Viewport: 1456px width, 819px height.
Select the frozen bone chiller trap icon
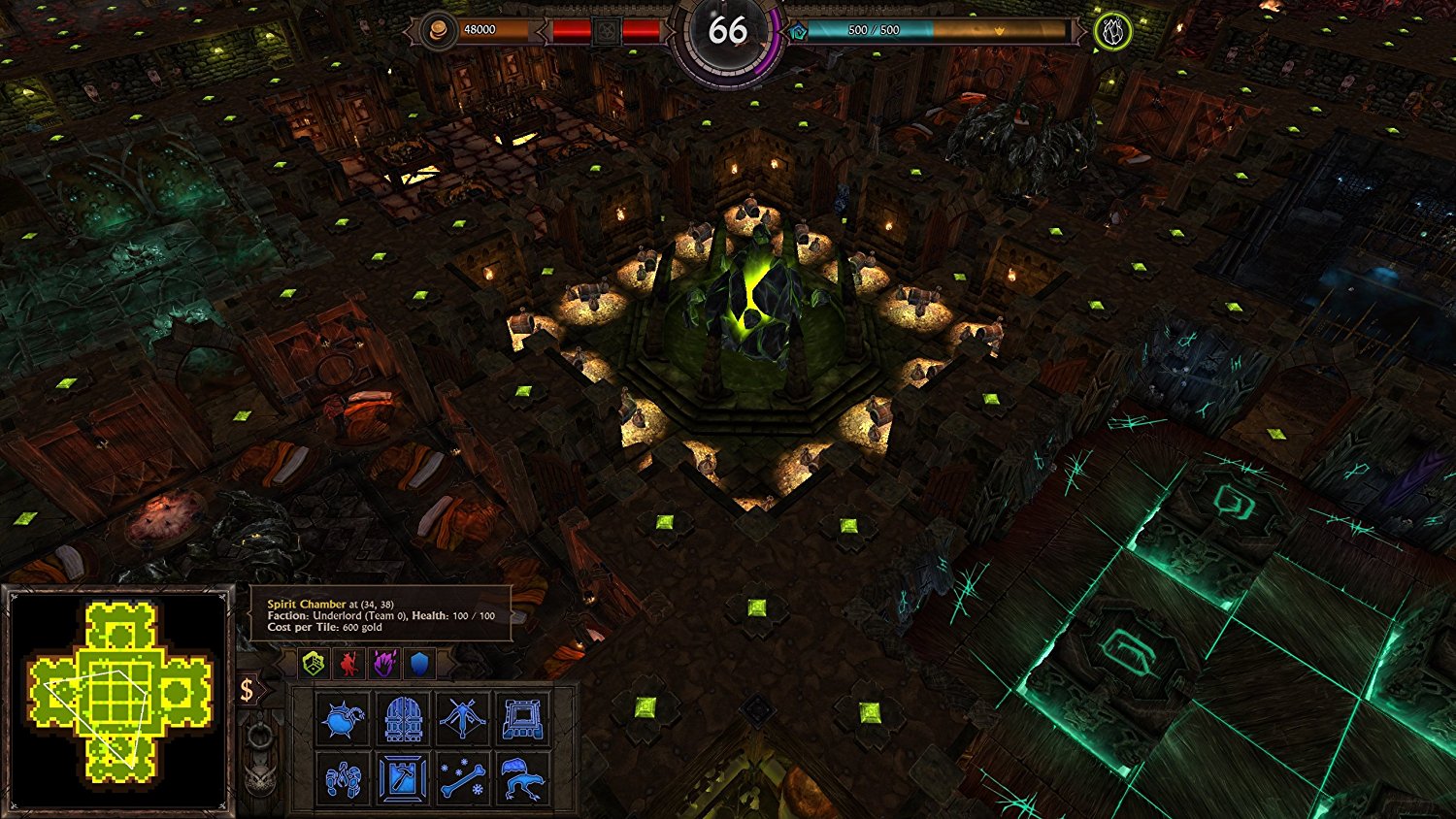click(x=463, y=778)
